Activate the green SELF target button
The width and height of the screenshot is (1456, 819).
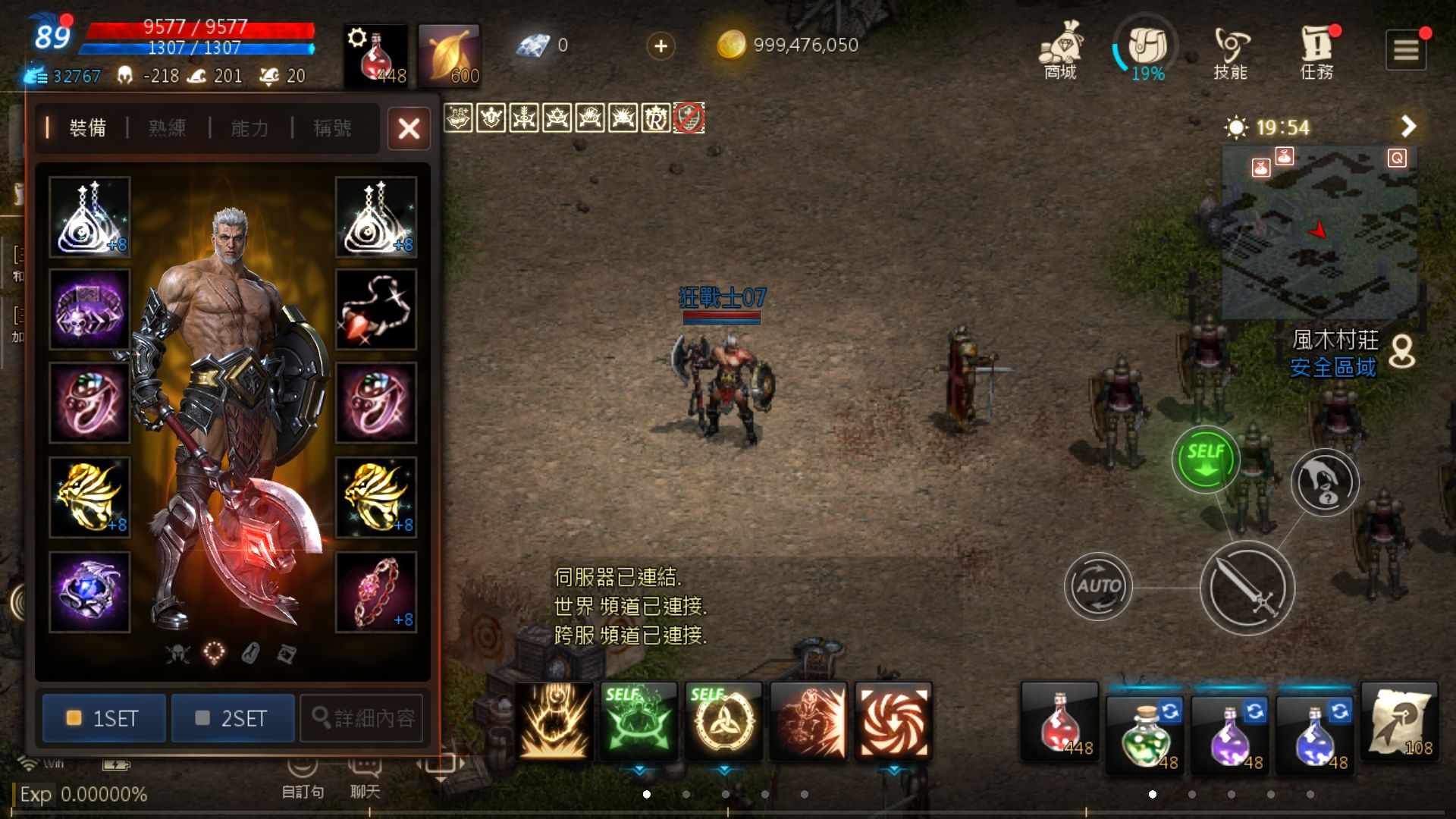(1205, 459)
